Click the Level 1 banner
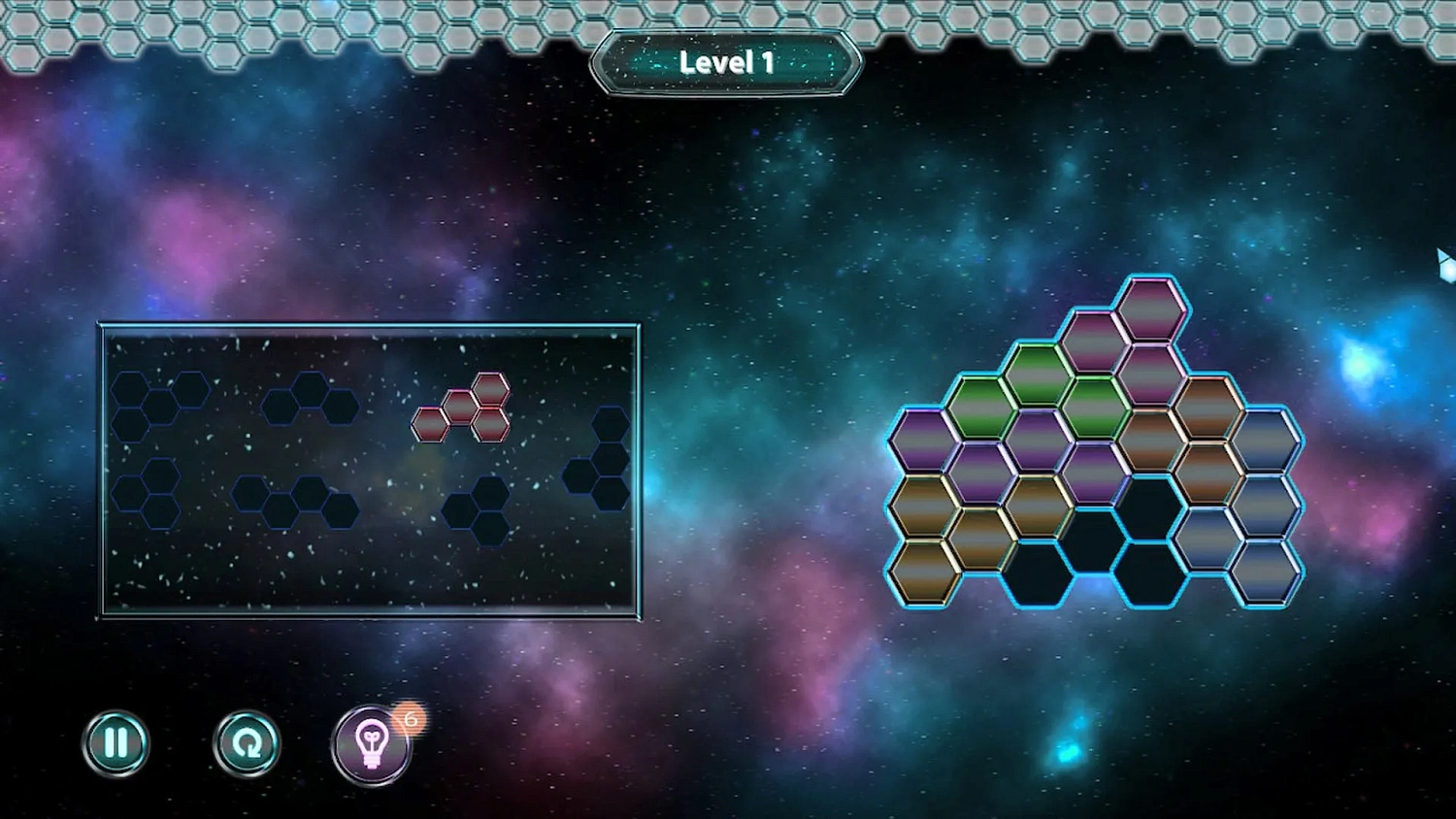The image size is (1456, 819). tap(726, 62)
